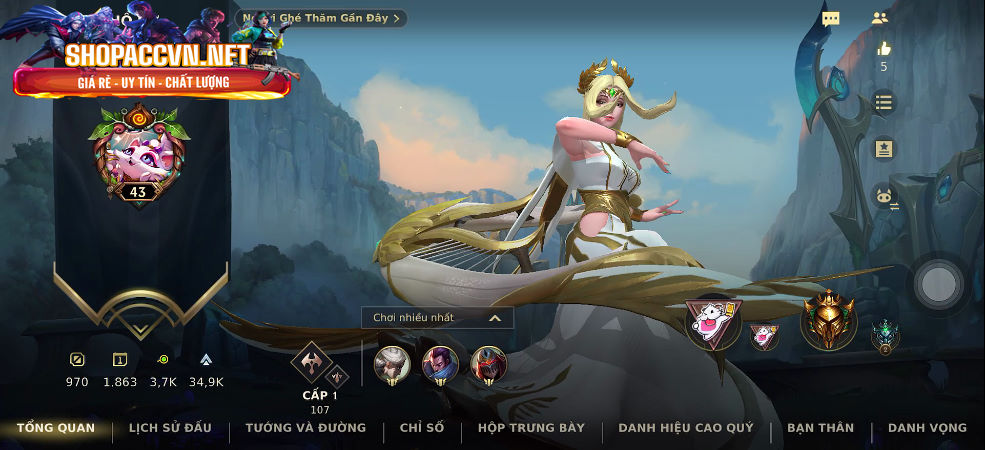Open the Hộp Trưng Bày tab
985x450 pixels.
(531, 428)
